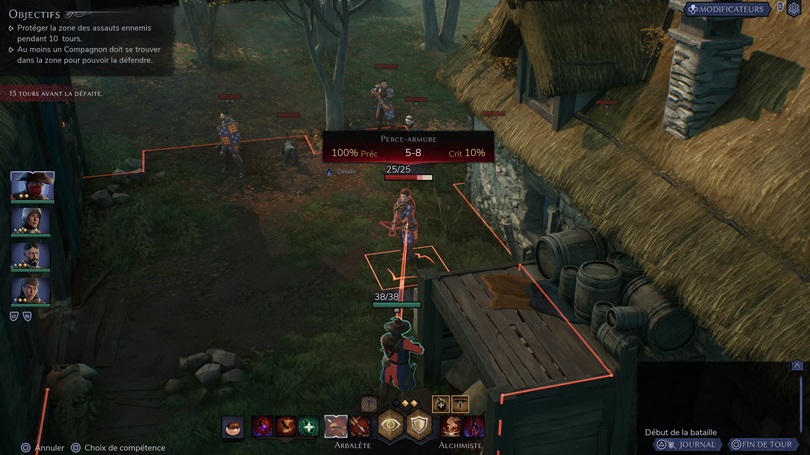This screenshot has height=455, width=810.
Task: Select the bomb item slot above Alchimiste
Action: (440, 403)
